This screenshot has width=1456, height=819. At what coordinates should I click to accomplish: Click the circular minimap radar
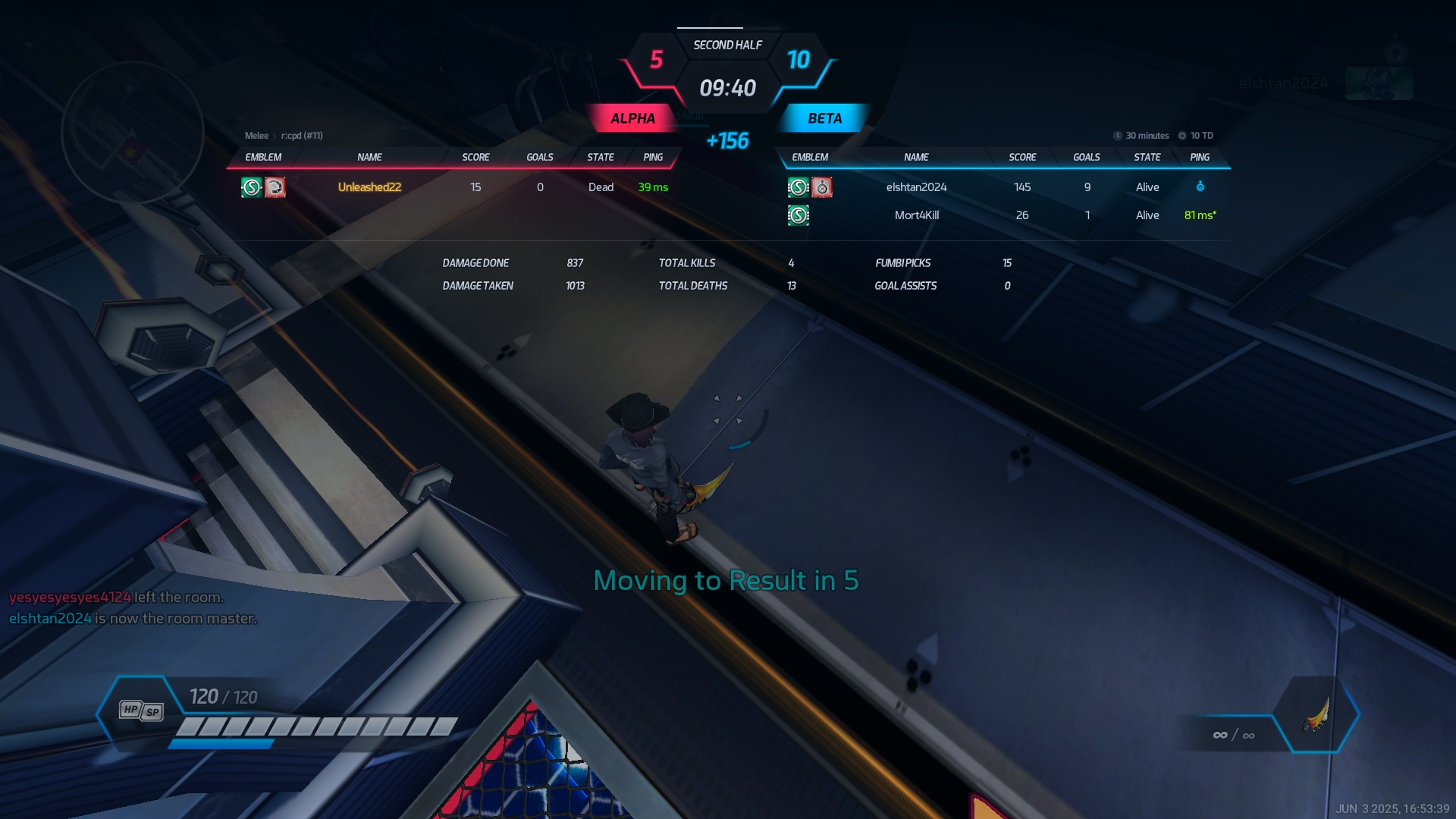[133, 133]
